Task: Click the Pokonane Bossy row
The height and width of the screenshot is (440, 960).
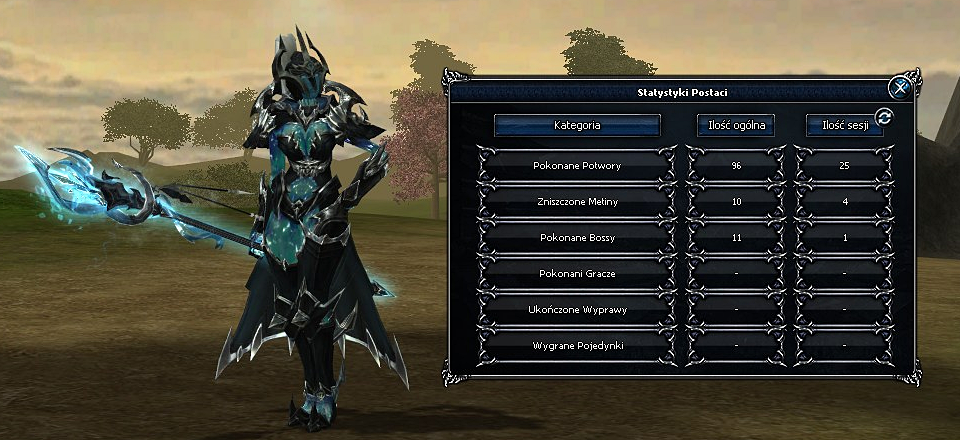Action: click(577, 237)
